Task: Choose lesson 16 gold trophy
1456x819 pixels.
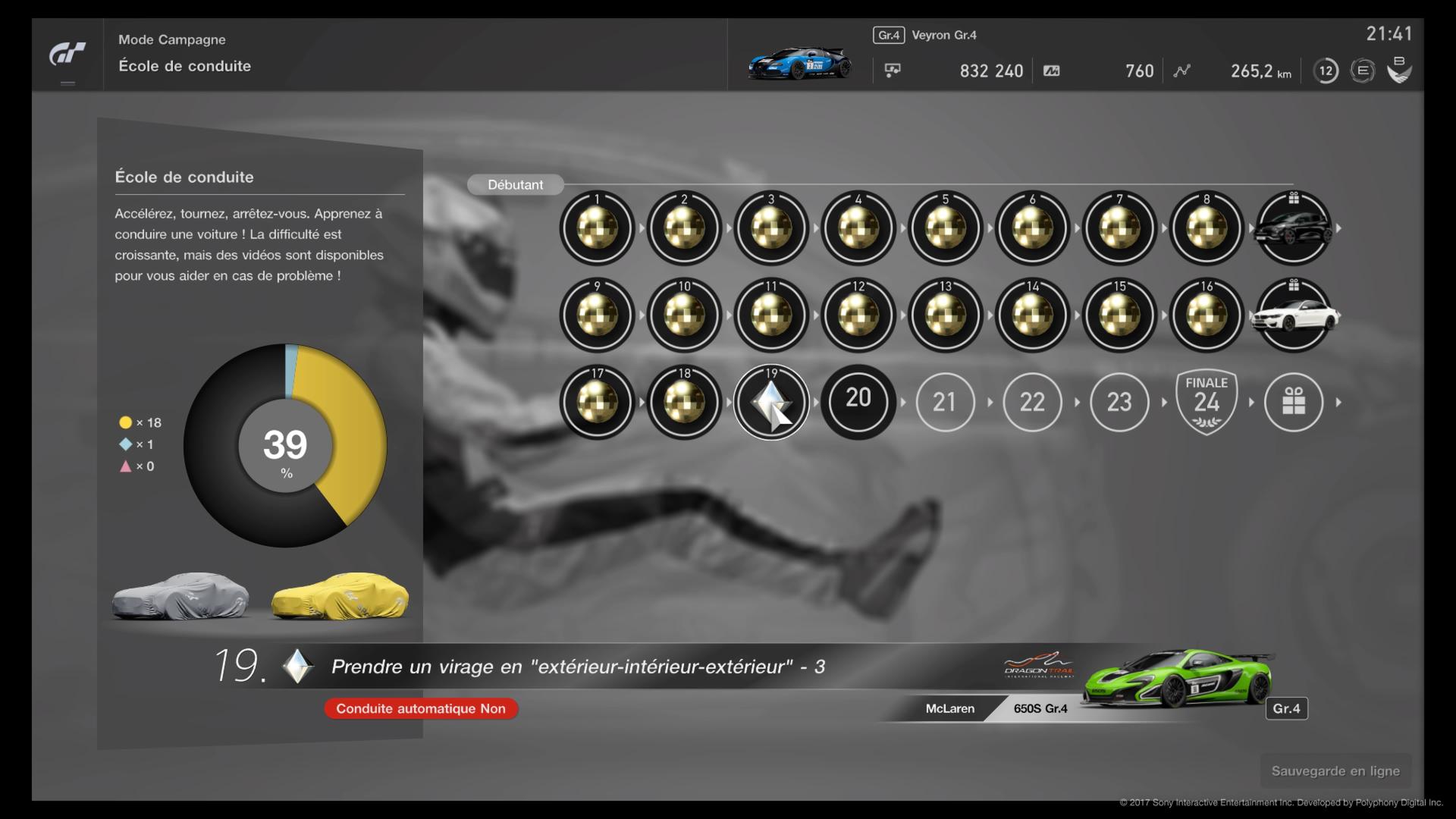Action: [x=1207, y=315]
